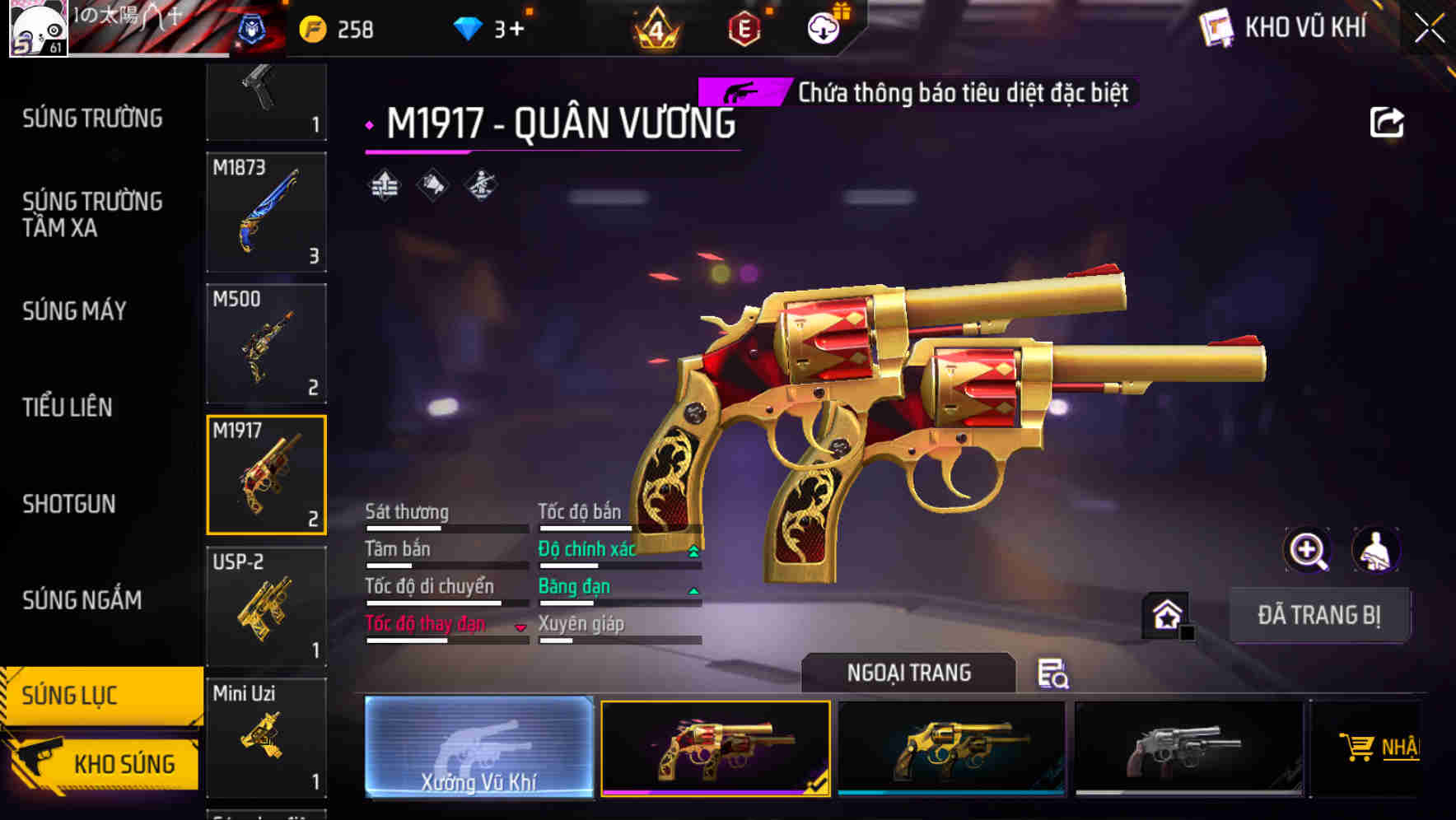Open character preview icon beside the magnifier
The height and width of the screenshot is (820, 1456).
(x=1377, y=550)
